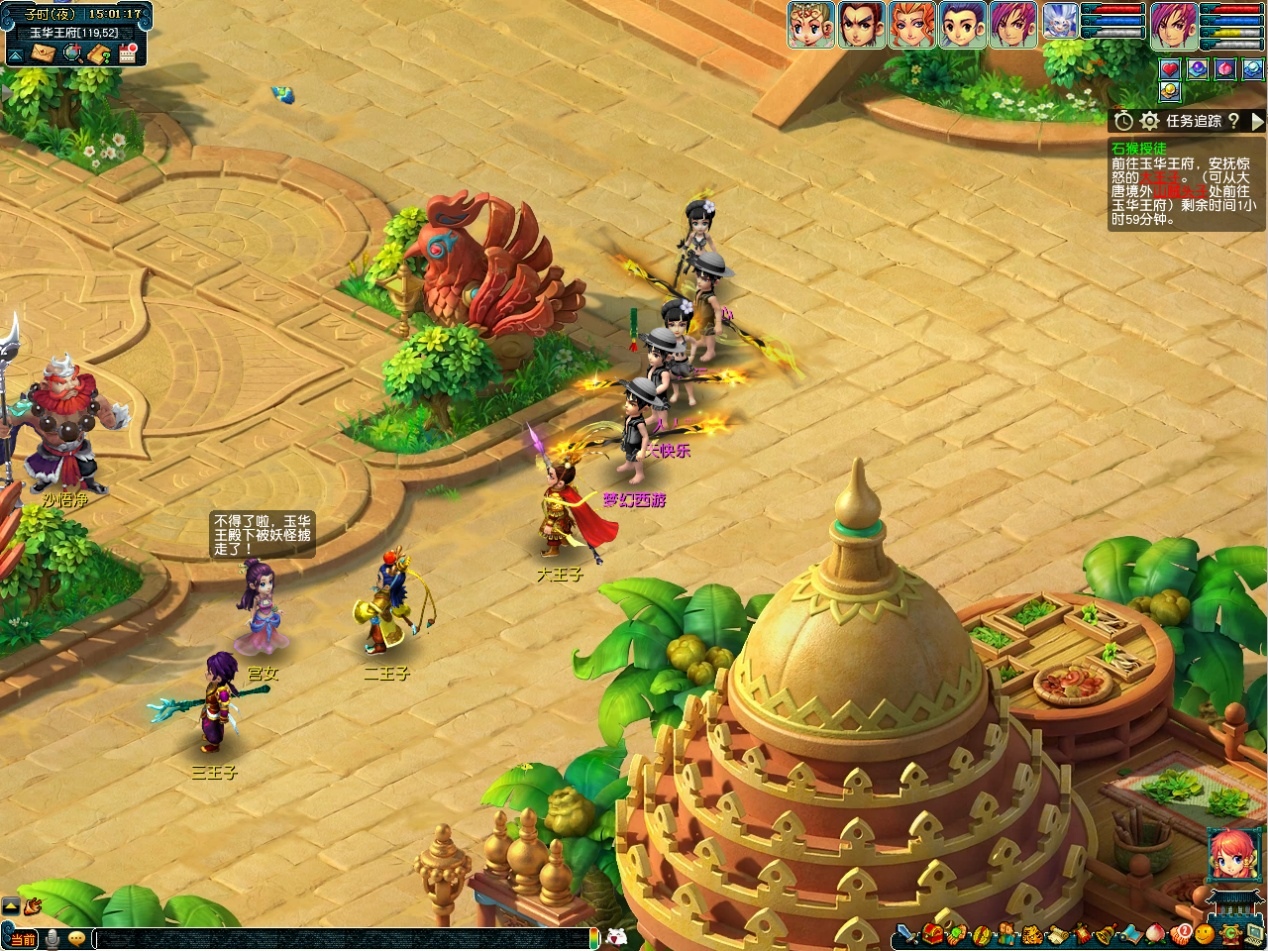The height and width of the screenshot is (951, 1268).
Task: Open the calendar events icon
Action: coord(127,53)
